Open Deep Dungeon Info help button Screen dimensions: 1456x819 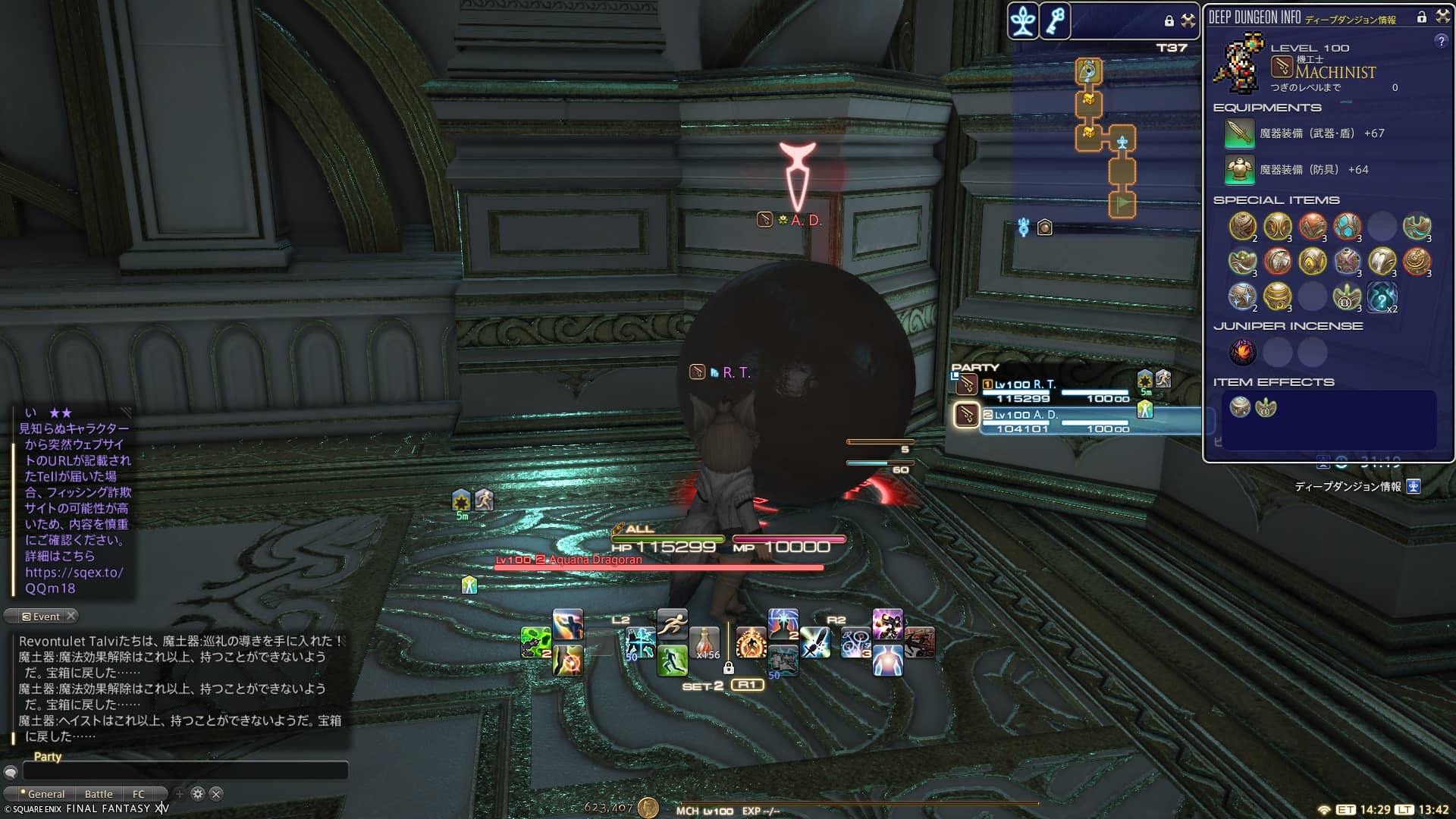[1441, 42]
